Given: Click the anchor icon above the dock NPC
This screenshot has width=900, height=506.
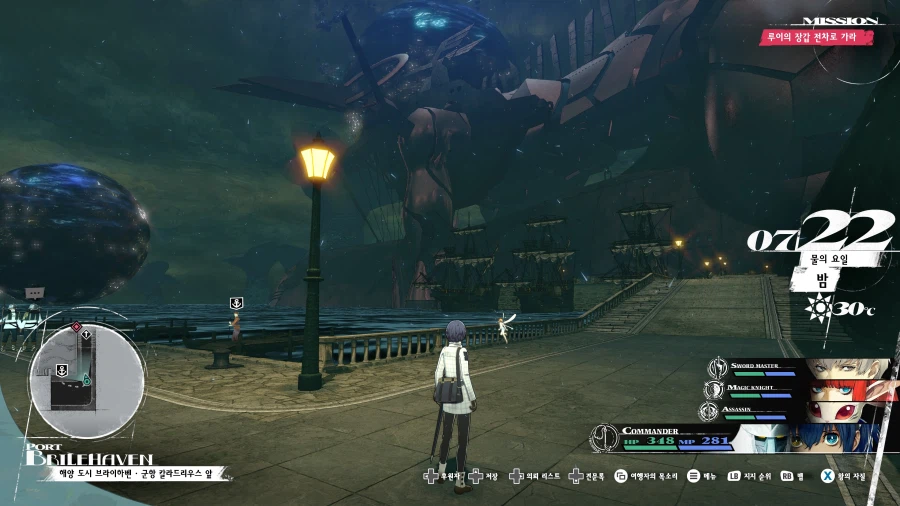Looking at the screenshot, I should tap(236, 303).
